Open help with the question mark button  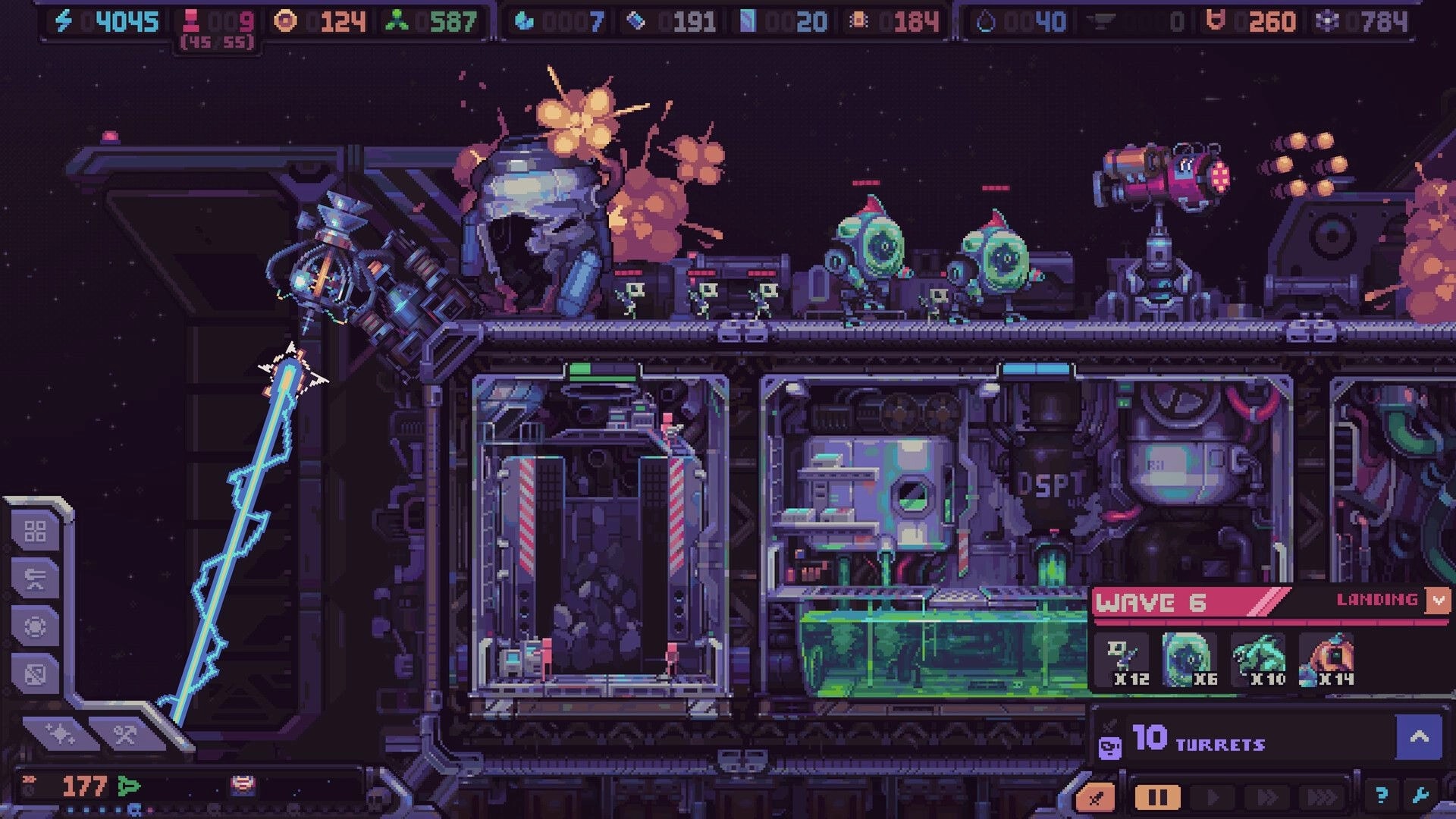(x=1383, y=798)
